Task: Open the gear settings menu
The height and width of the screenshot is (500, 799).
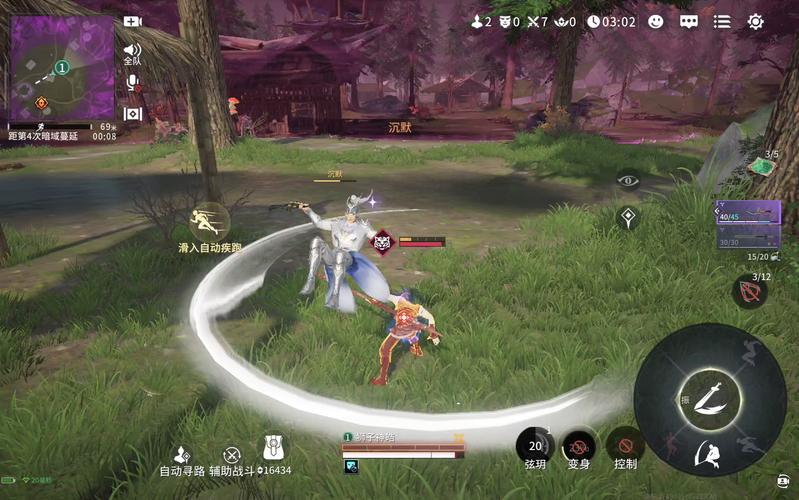Action: pos(756,21)
